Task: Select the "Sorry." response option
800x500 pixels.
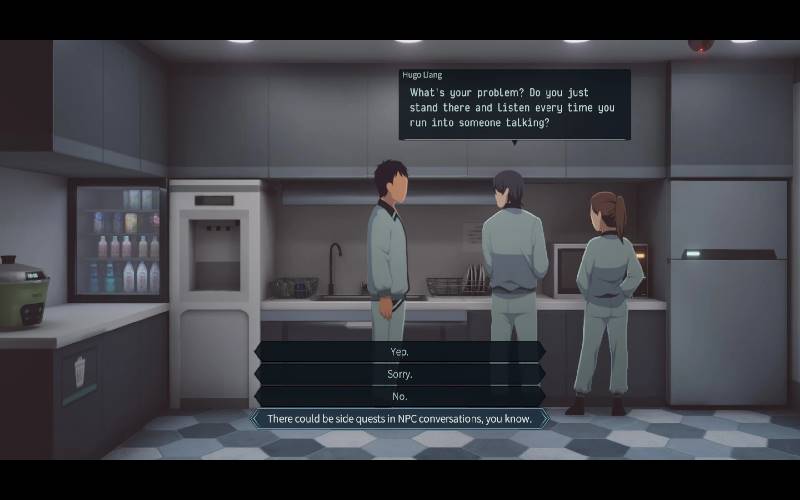Action: click(399, 374)
